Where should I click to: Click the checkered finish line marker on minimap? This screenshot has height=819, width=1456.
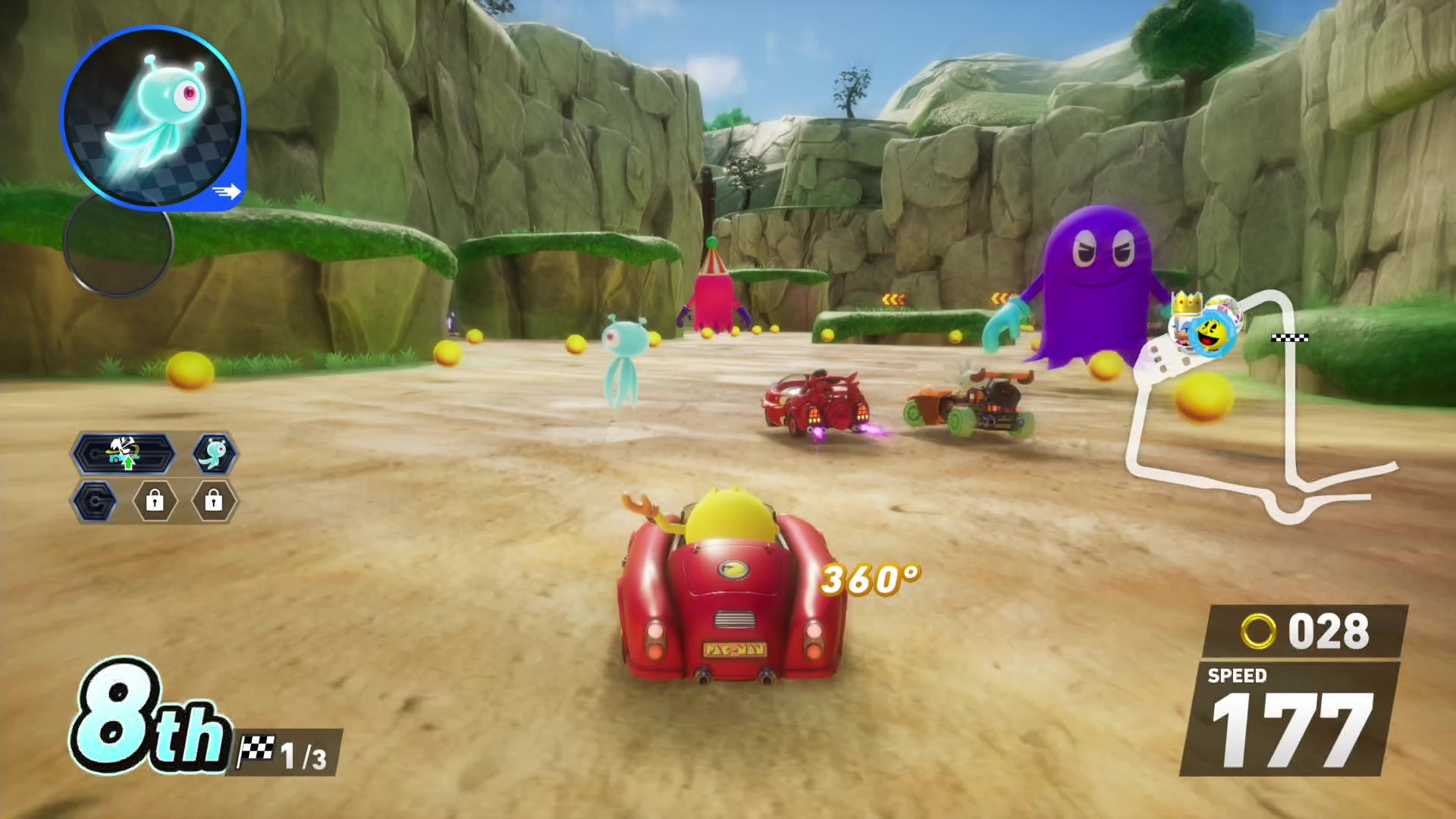pos(1289,337)
